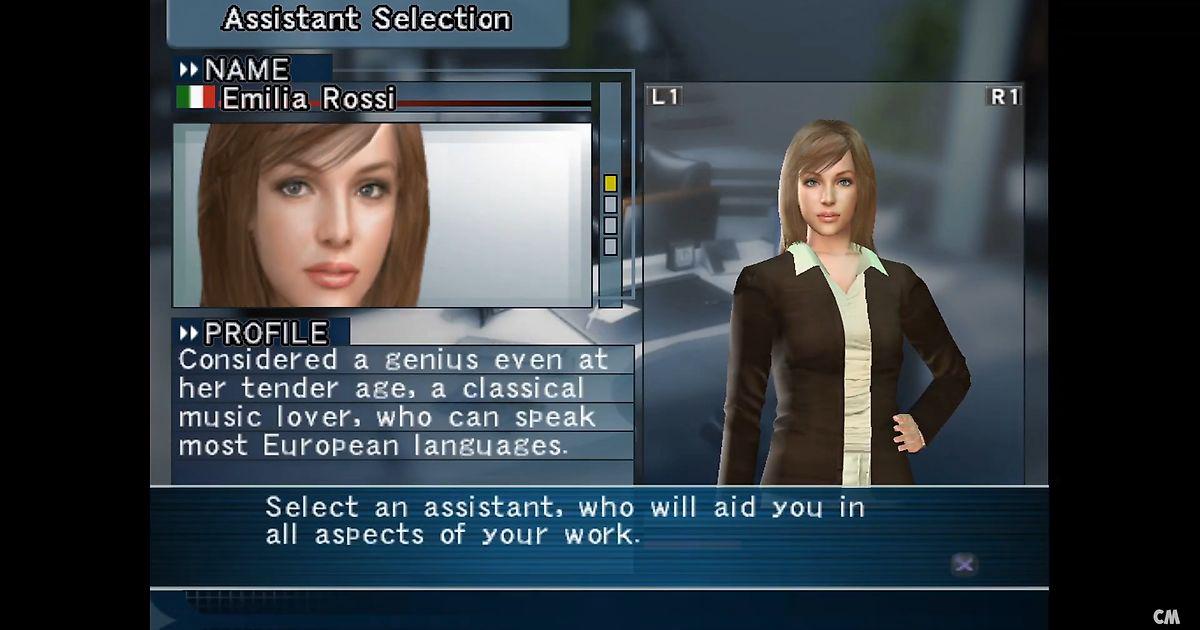Choose the Emilia Rossi name entry
The image size is (1200, 630).
(308, 98)
